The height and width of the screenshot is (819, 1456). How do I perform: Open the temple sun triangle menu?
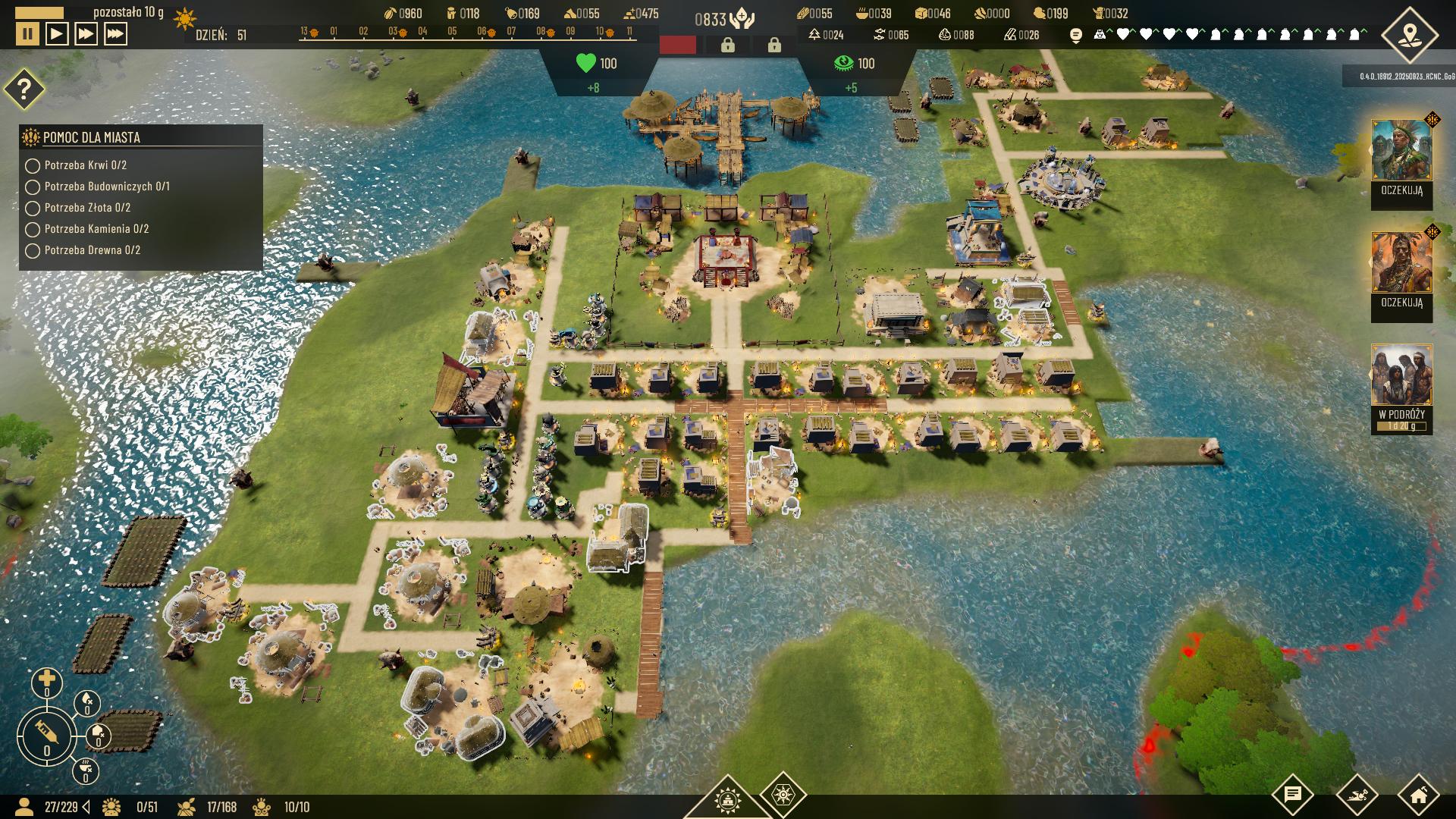pyautogui.click(x=727, y=800)
